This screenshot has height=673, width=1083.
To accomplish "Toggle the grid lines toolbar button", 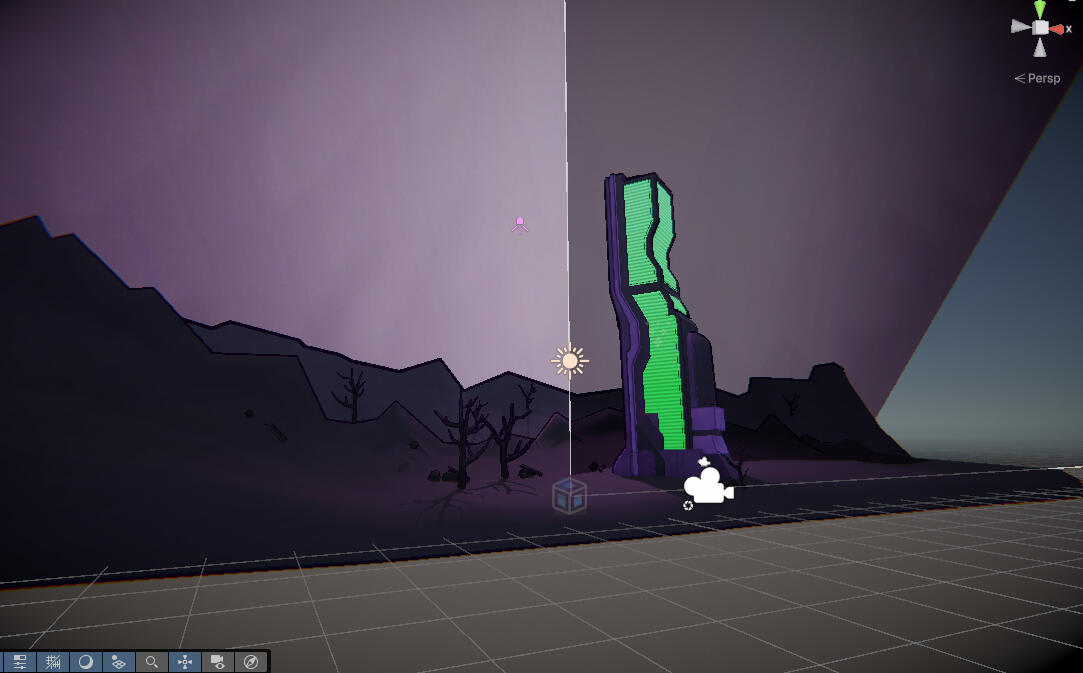I will pos(53,662).
